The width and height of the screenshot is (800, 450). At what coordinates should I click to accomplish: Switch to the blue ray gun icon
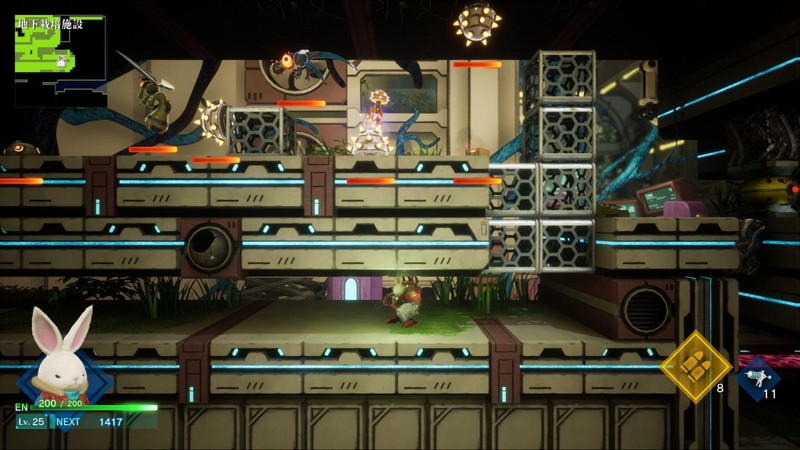point(757,378)
